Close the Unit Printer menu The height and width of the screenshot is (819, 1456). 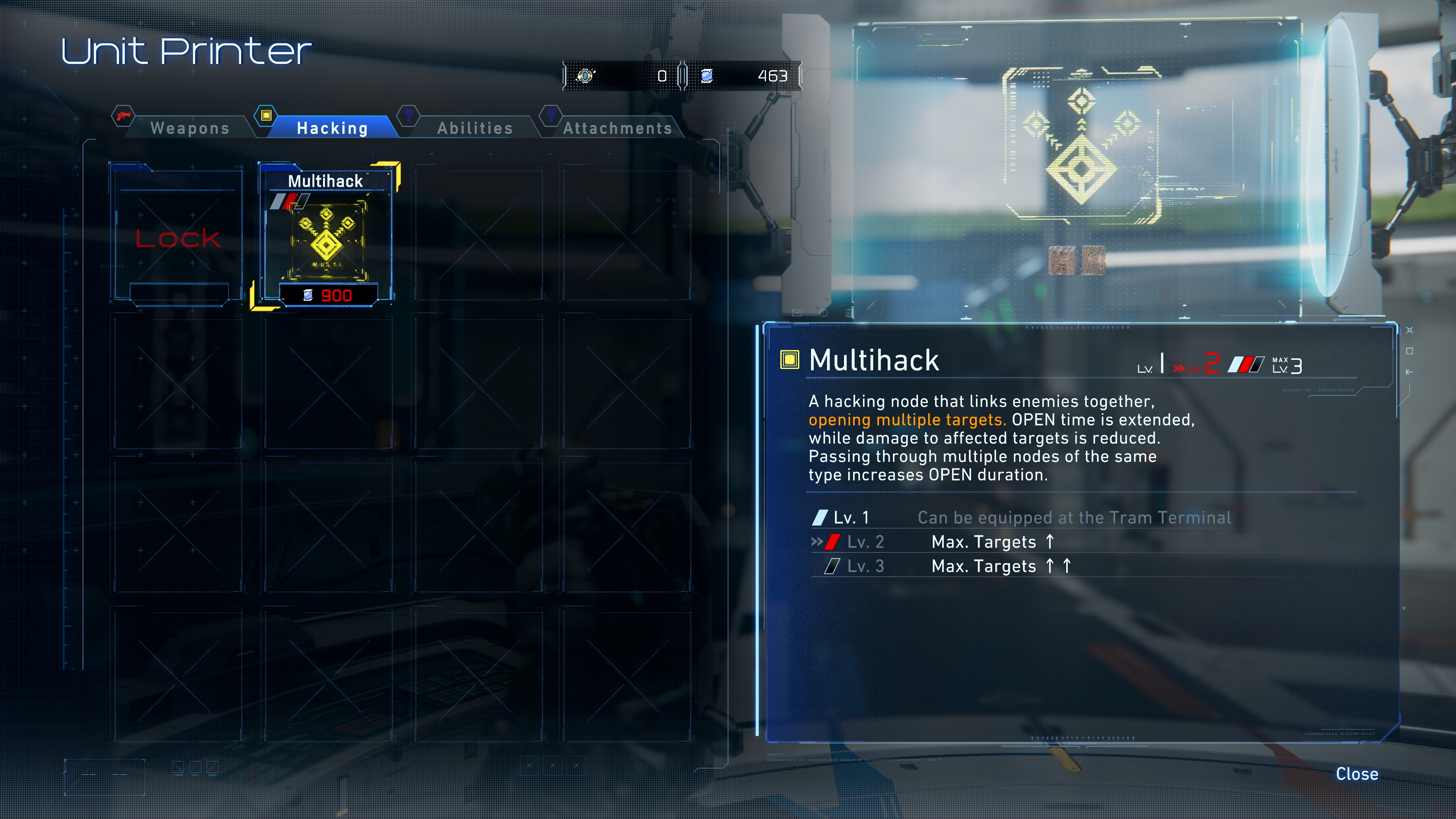point(1357,774)
